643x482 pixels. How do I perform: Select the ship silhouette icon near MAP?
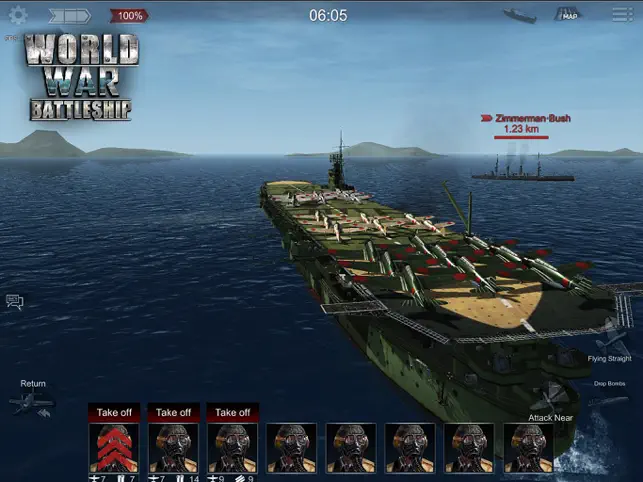pyautogui.click(x=520, y=15)
